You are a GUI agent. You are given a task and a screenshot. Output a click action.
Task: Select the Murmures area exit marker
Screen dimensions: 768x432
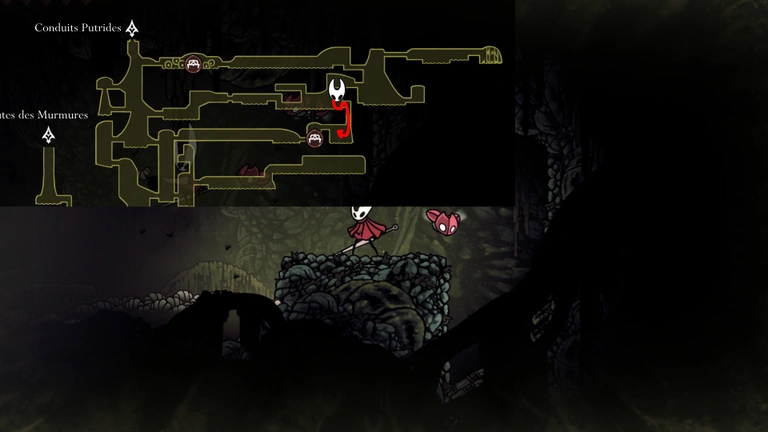[x=48, y=135]
